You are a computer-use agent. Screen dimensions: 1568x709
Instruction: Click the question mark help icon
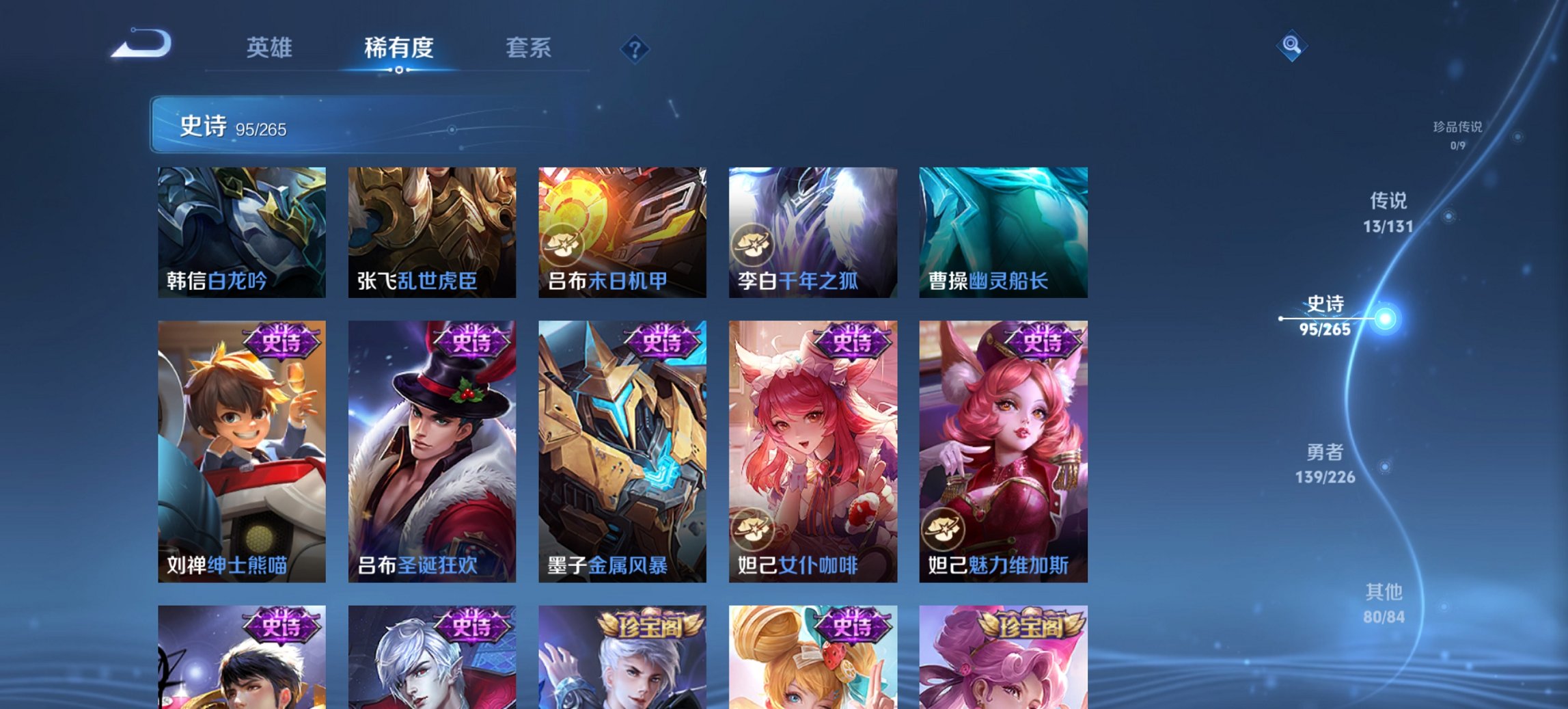pyautogui.click(x=635, y=48)
